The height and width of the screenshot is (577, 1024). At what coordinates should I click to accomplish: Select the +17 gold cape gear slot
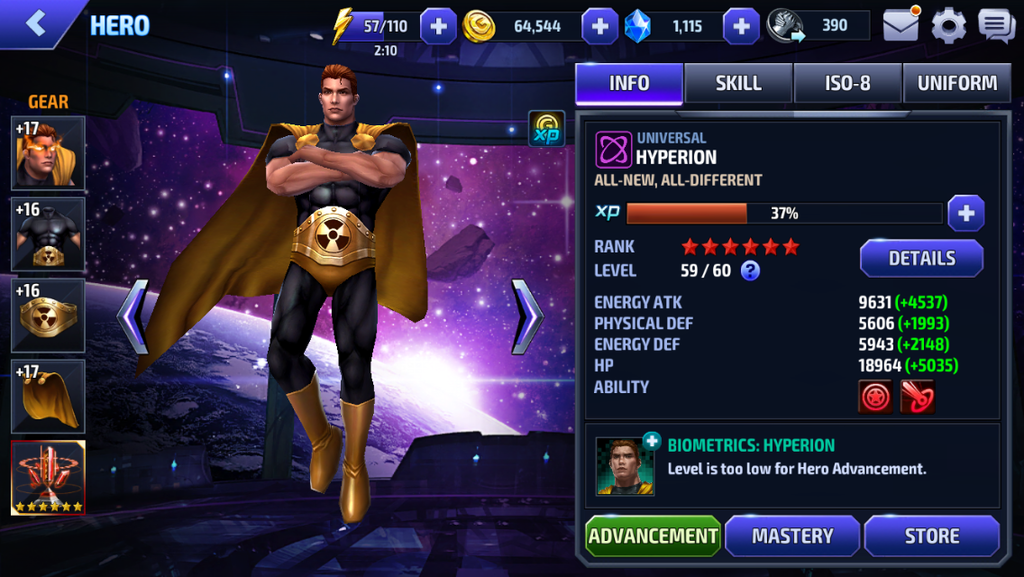(x=48, y=396)
